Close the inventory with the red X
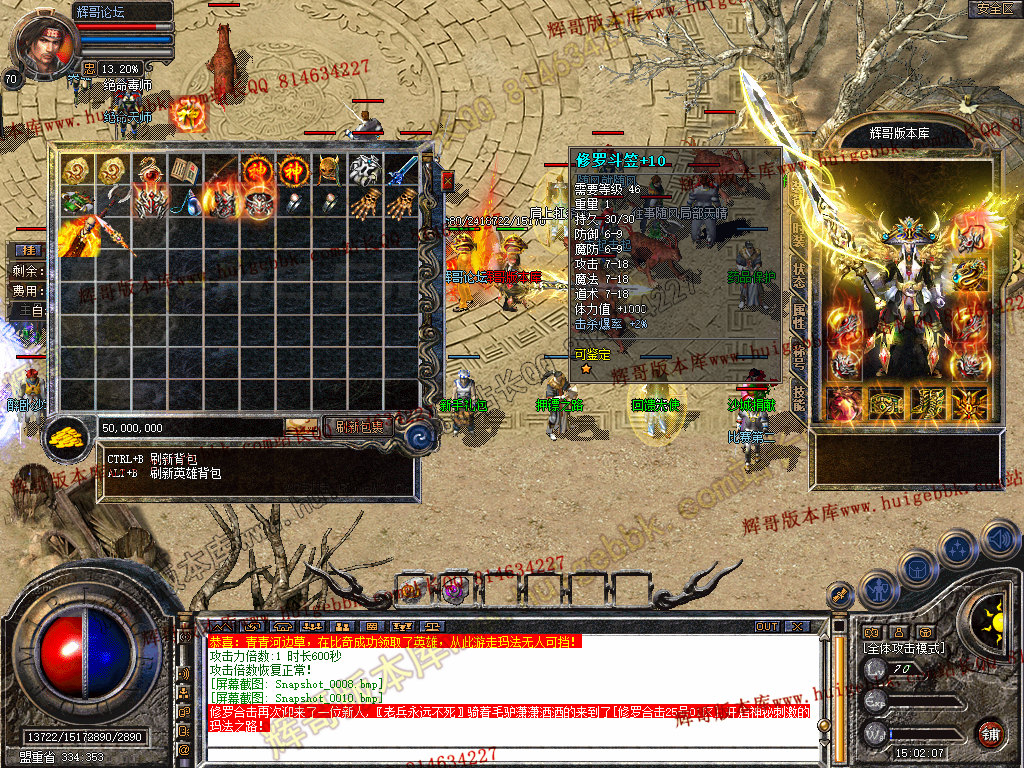 (x=447, y=181)
